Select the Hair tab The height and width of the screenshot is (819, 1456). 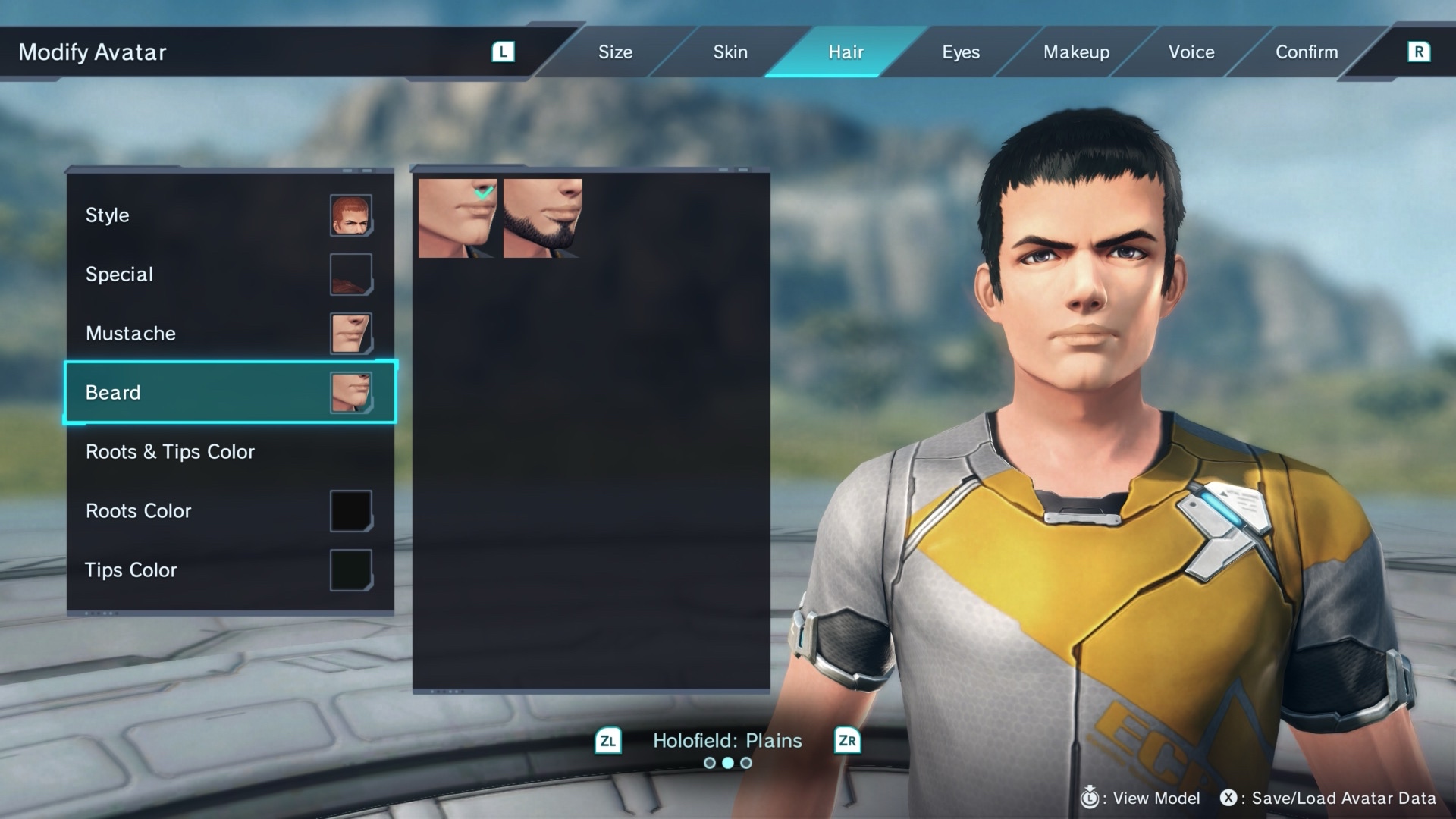846,52
